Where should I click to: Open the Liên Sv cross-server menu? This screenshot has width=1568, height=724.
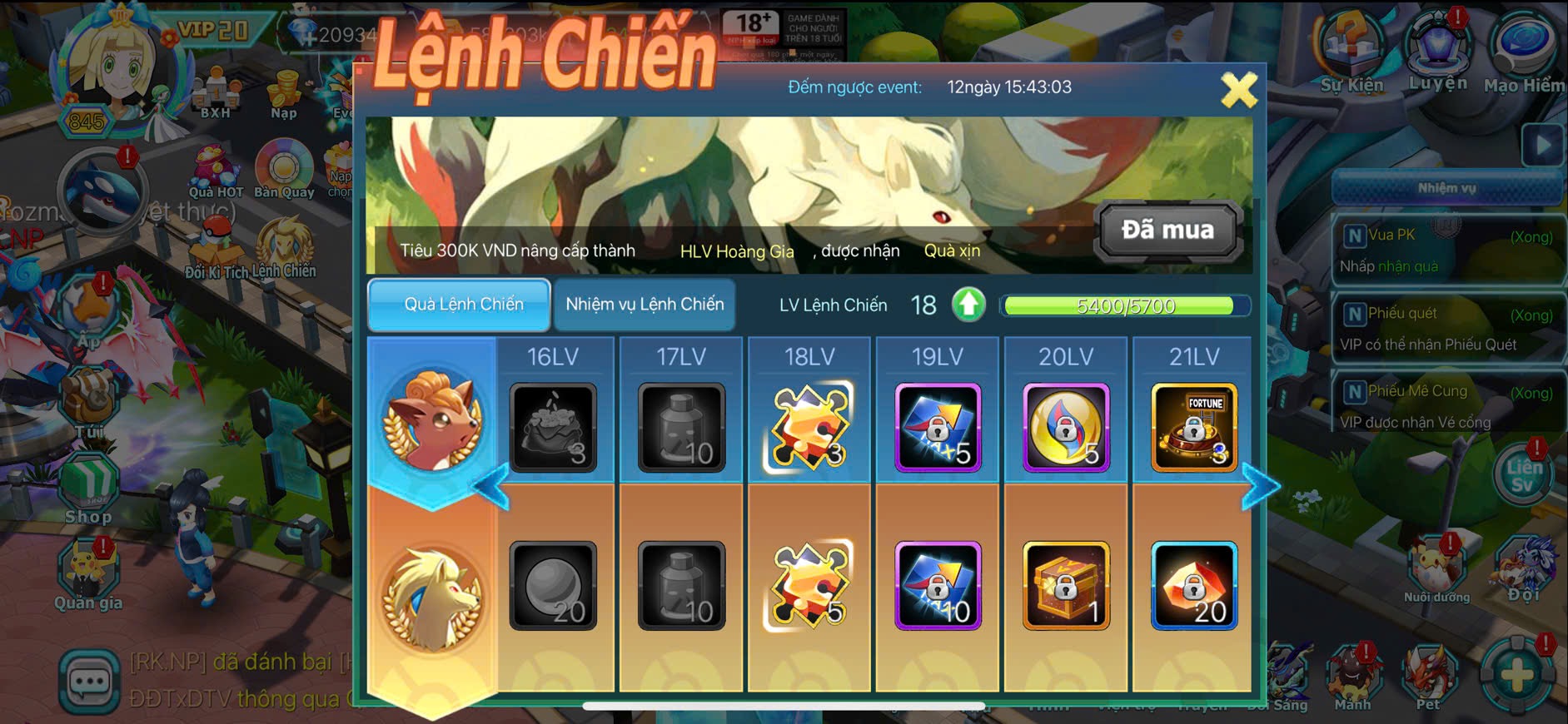click(1522, 474)
